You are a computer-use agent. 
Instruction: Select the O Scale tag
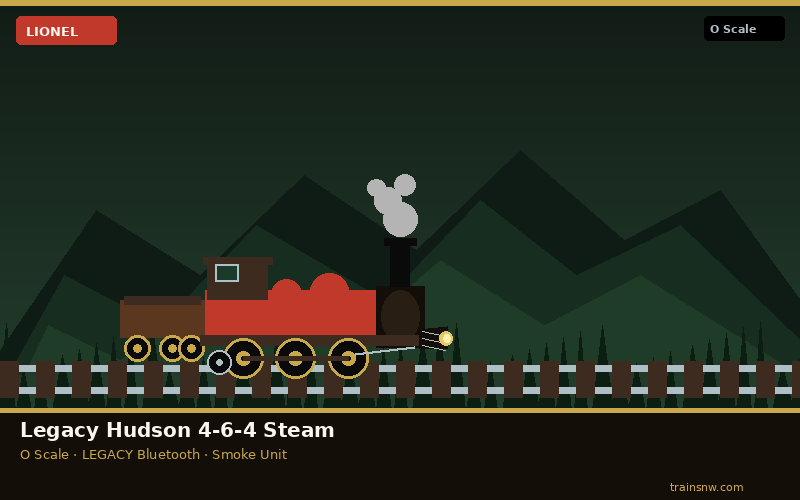point(743,29)
